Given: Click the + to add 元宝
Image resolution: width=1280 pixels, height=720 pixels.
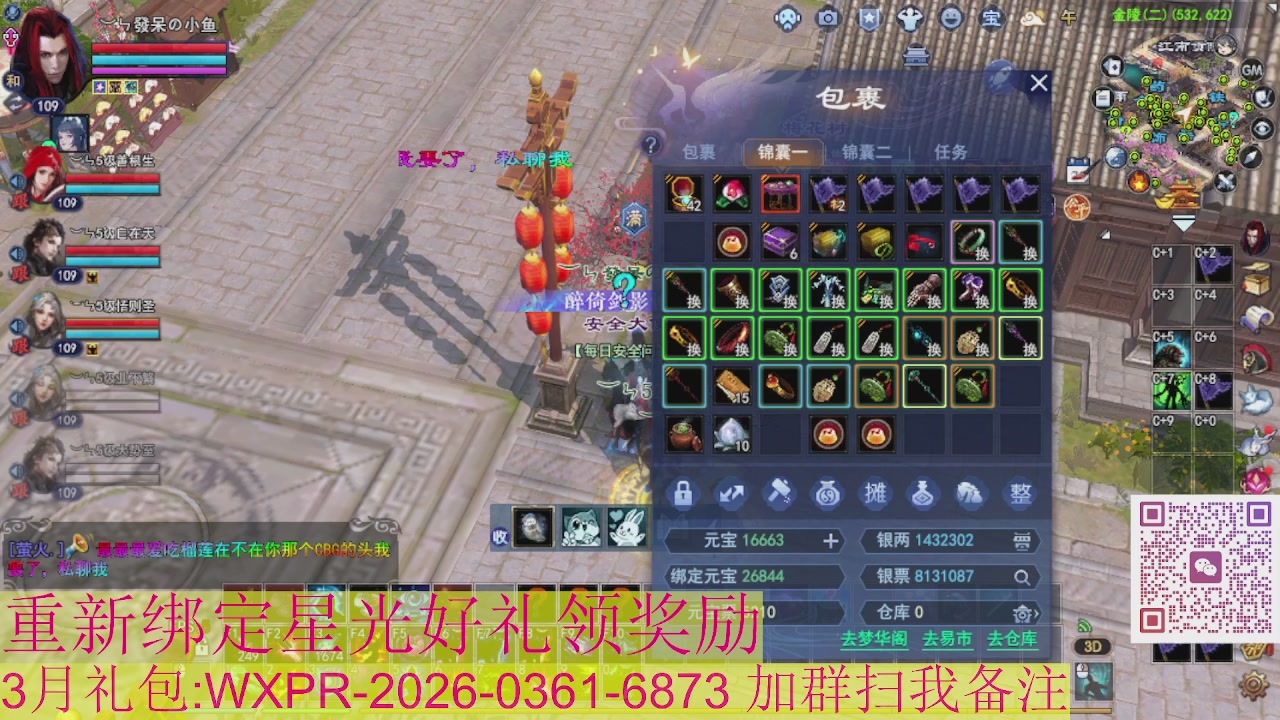Looking at the screenshot, I should pyautogui.click(x=830, y=541).
